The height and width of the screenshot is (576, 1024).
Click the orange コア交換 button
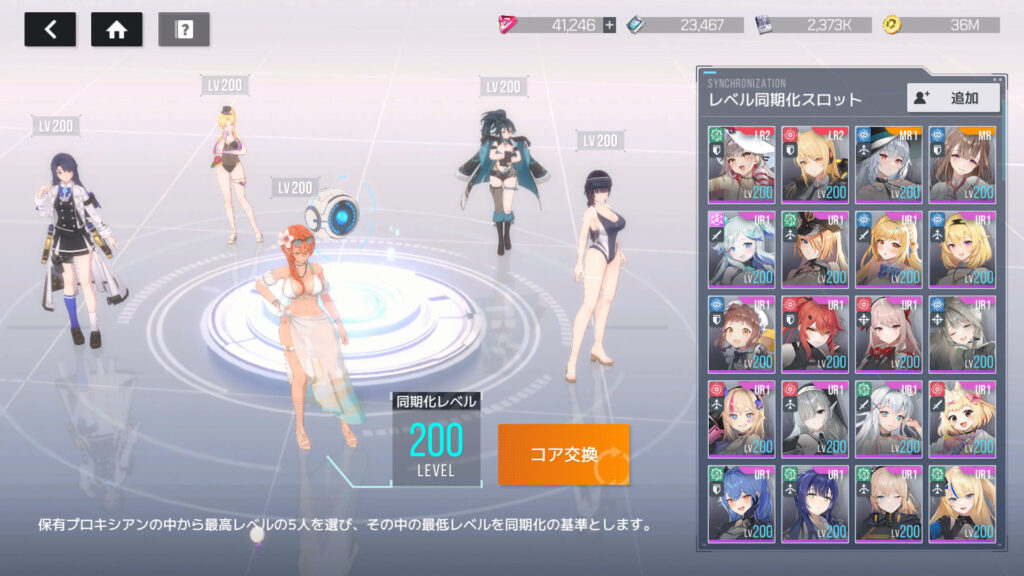pos(564,454)
